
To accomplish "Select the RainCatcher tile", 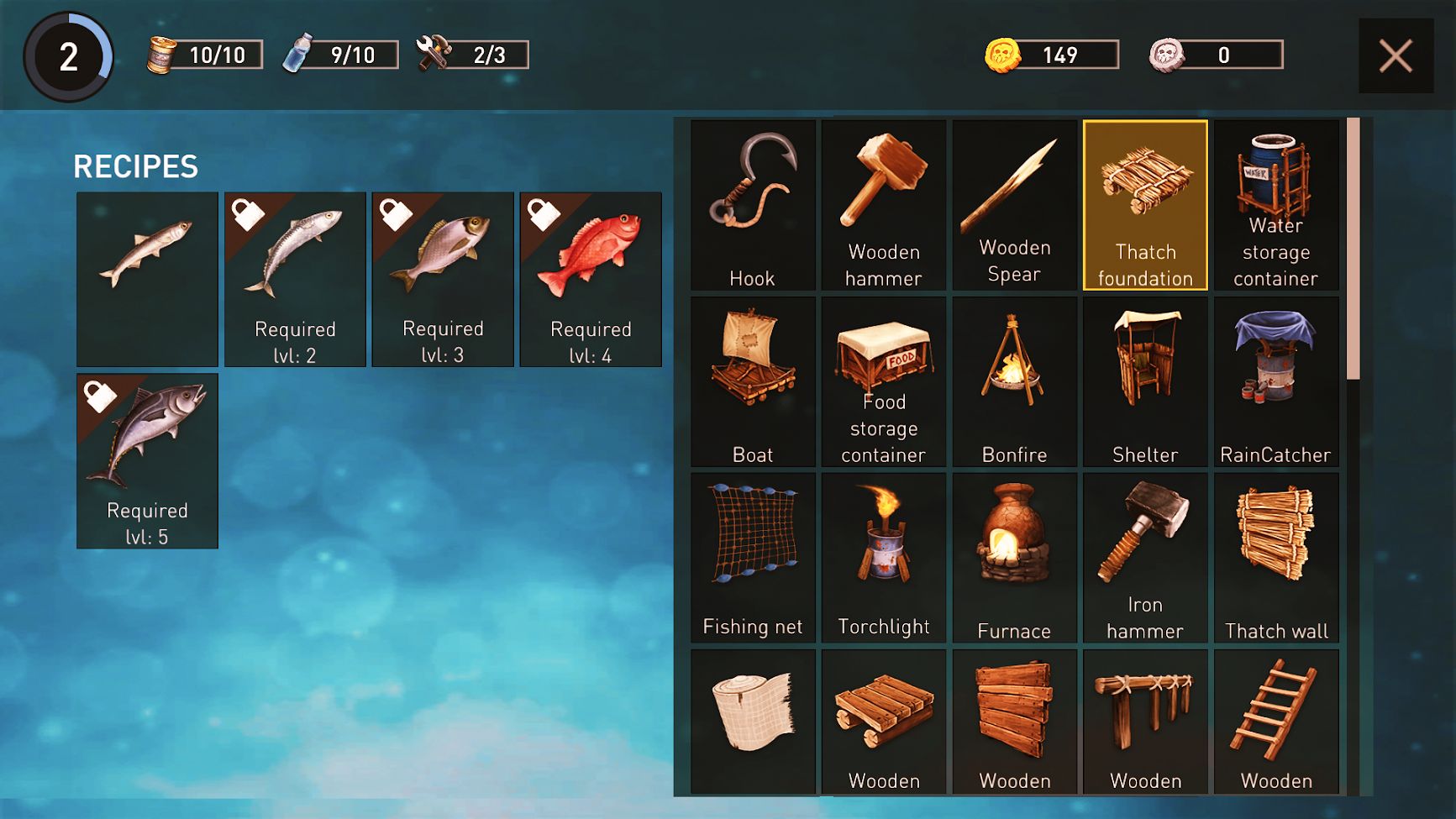I will pos(1275,382).
